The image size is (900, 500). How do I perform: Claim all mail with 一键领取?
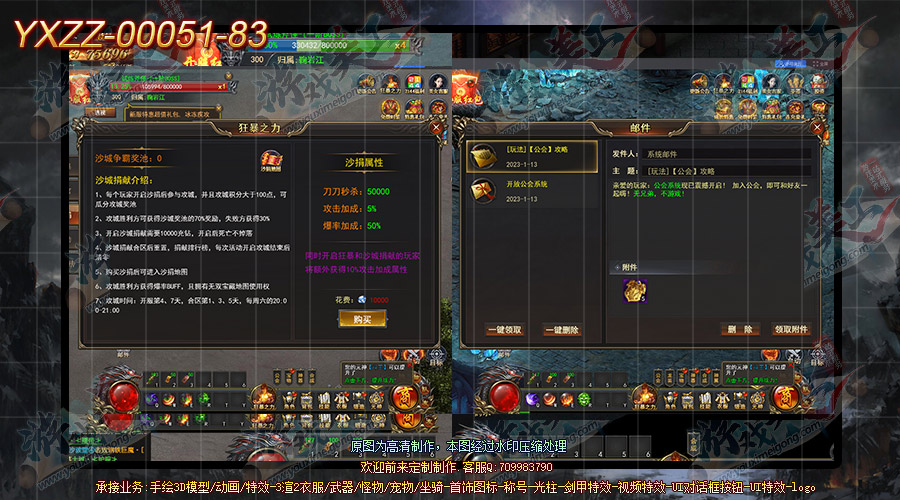503,329
